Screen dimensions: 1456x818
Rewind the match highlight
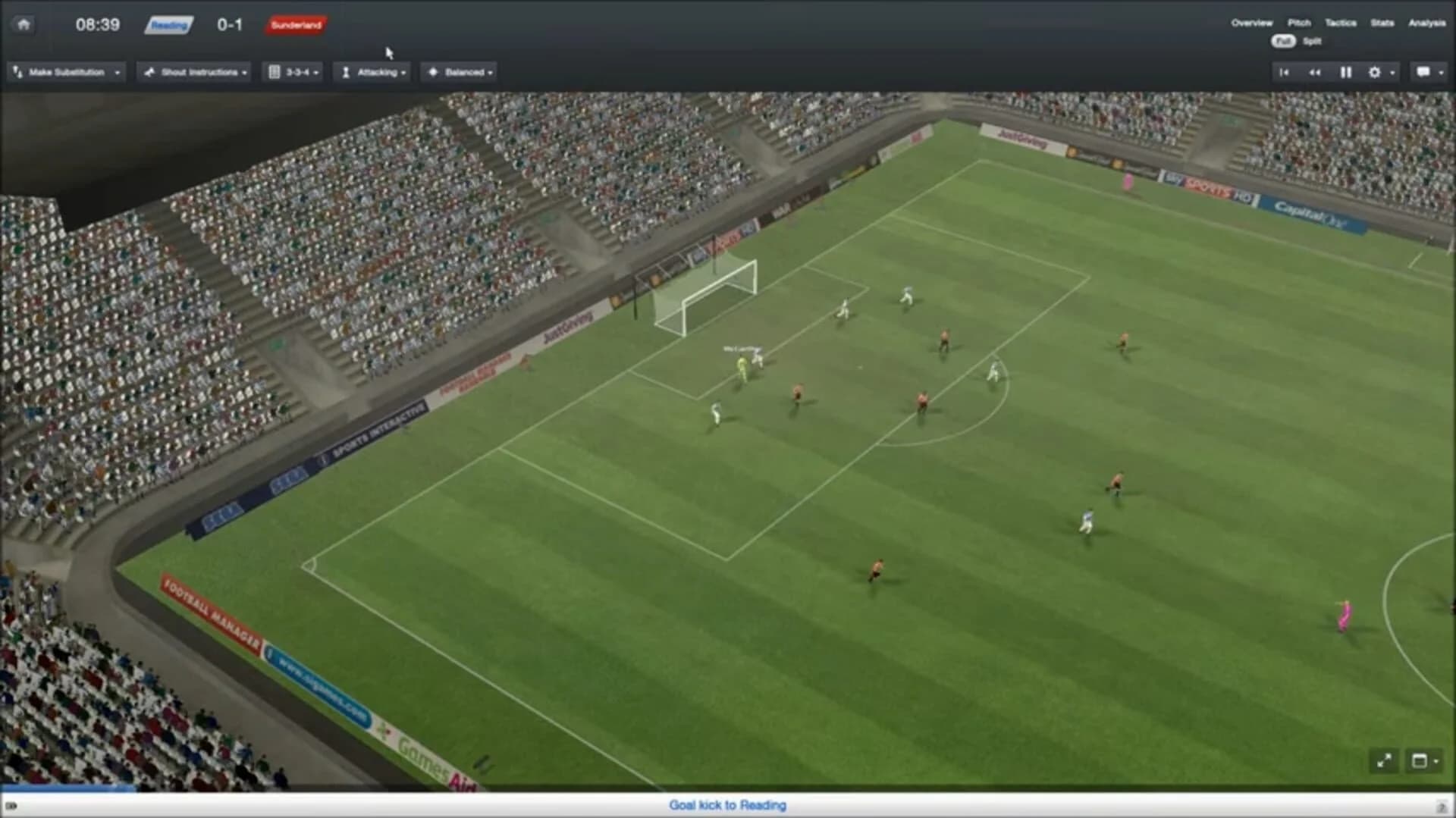(x=1315, y=72)
